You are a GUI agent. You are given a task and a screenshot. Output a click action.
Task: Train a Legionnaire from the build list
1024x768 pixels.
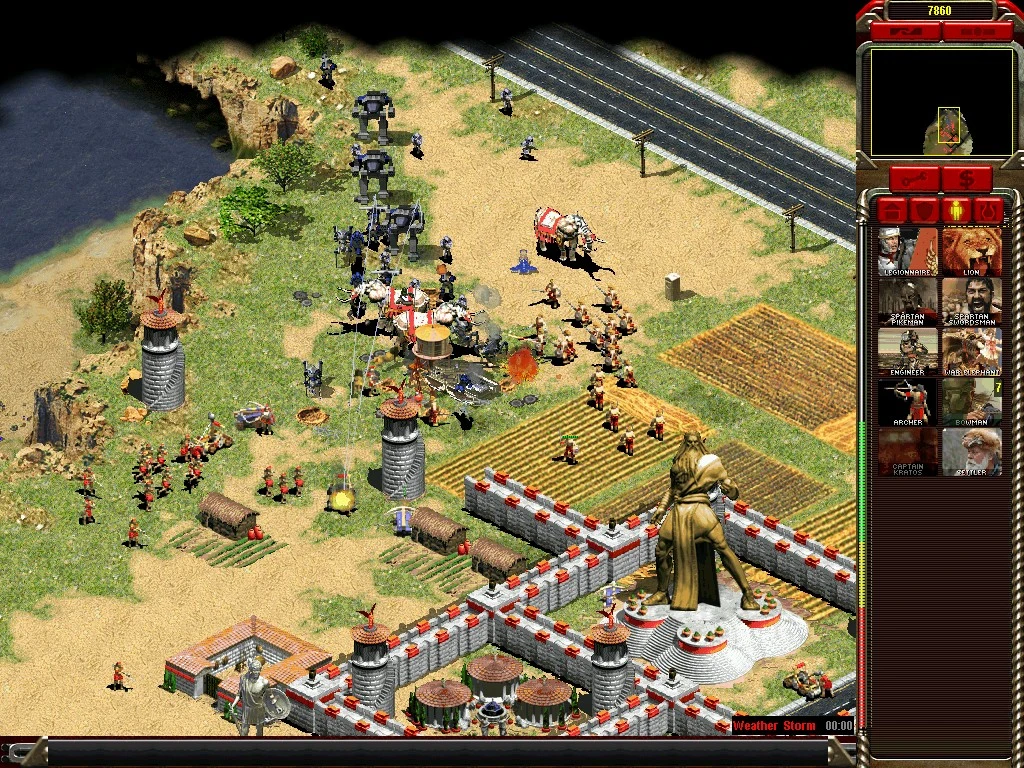(908, 252)
